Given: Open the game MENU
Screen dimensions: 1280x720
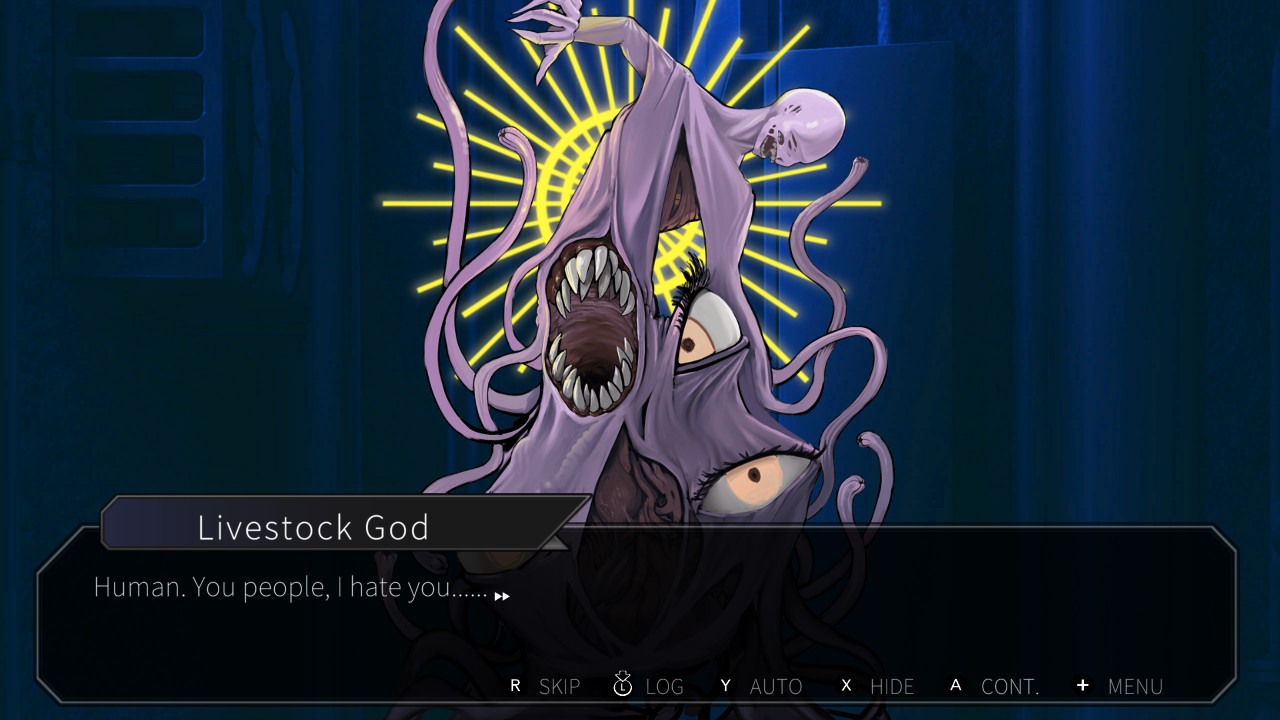Looking at the screenshot, I should pyautogui.click(x=1121, y=686).
